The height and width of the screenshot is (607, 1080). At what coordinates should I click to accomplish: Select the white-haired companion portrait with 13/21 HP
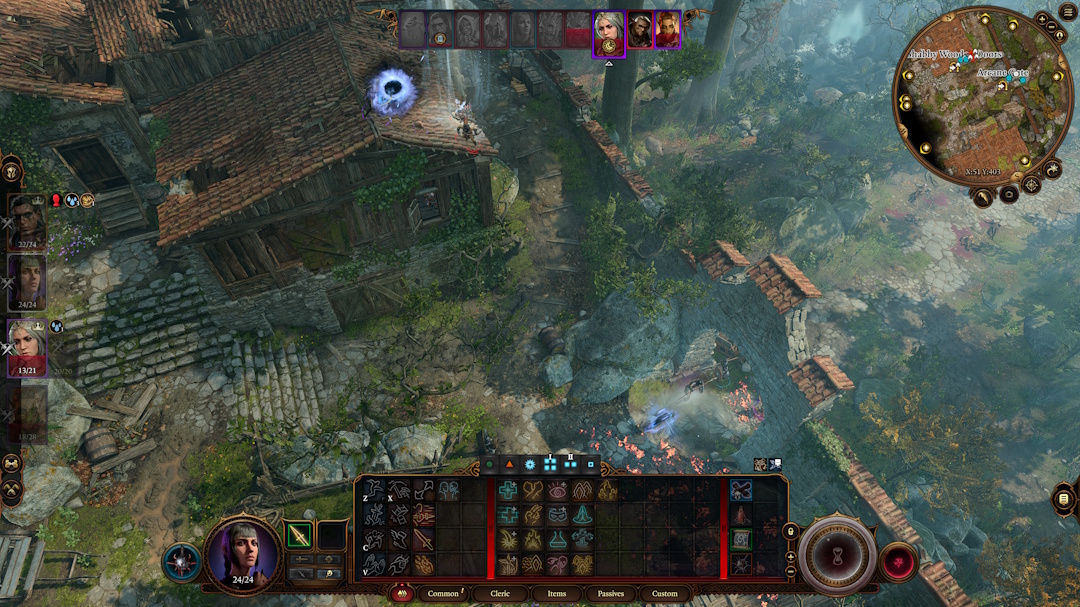[x=27, y=345]
